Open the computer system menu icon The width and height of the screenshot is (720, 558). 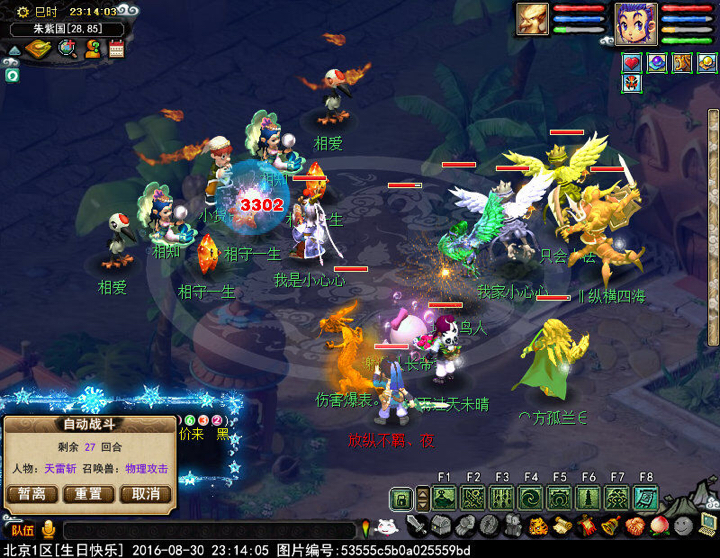pyautogui.click(x=707, y=526)
